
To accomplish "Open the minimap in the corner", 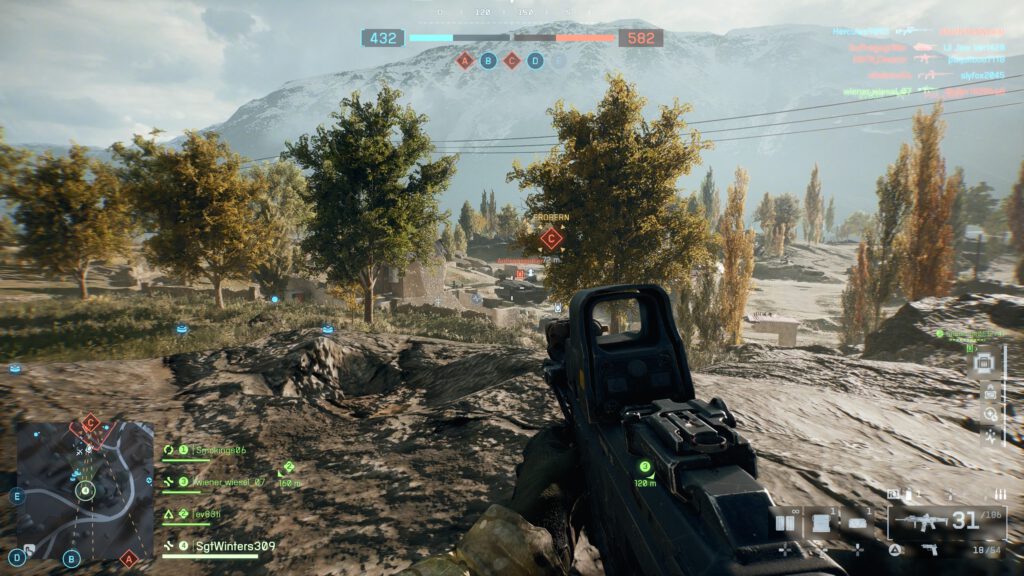I will pyautogui.click(x=85, y=490).
